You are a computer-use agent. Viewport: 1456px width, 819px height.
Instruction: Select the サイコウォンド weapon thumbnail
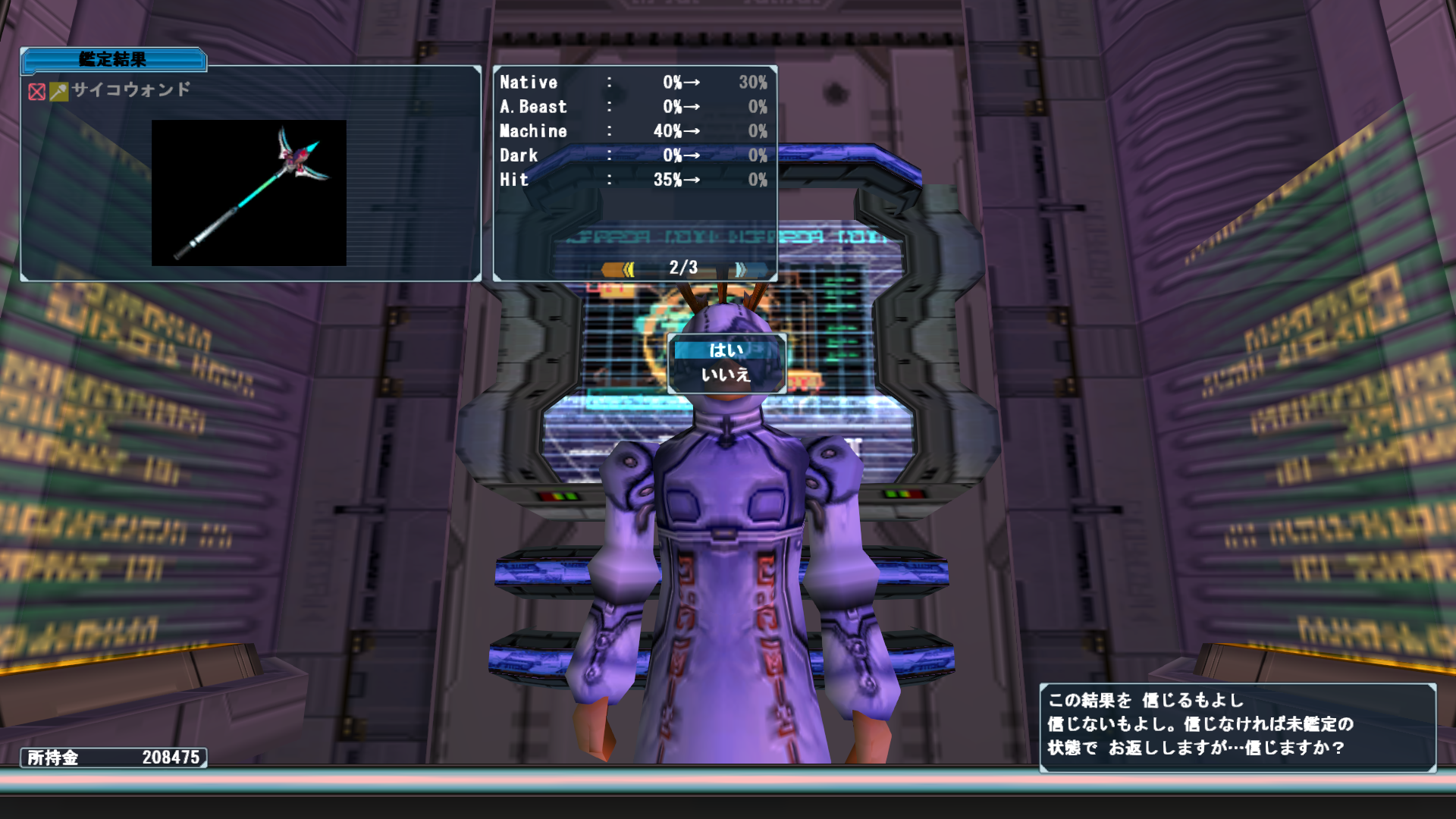click(x=249, y=193)
